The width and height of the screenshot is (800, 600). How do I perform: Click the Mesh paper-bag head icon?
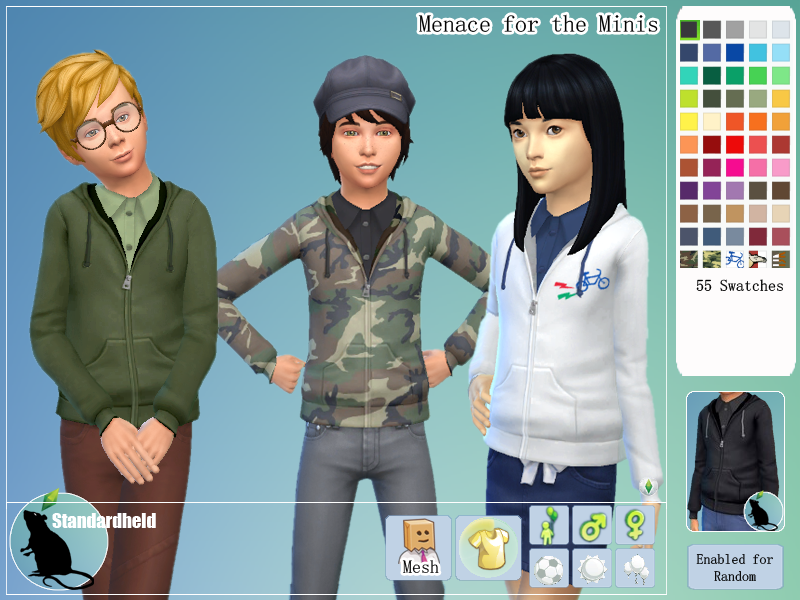point(419,547)
